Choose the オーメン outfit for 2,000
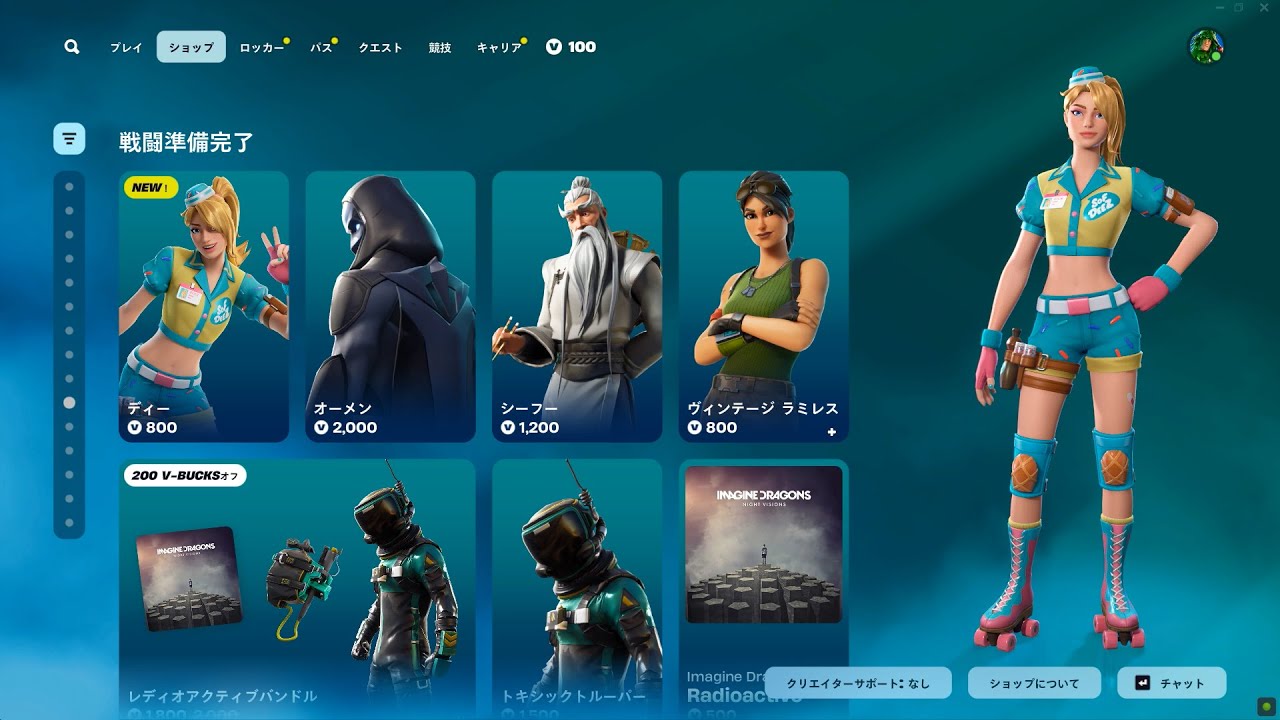The image size is (1280, 720). click(x=390, y=306)
